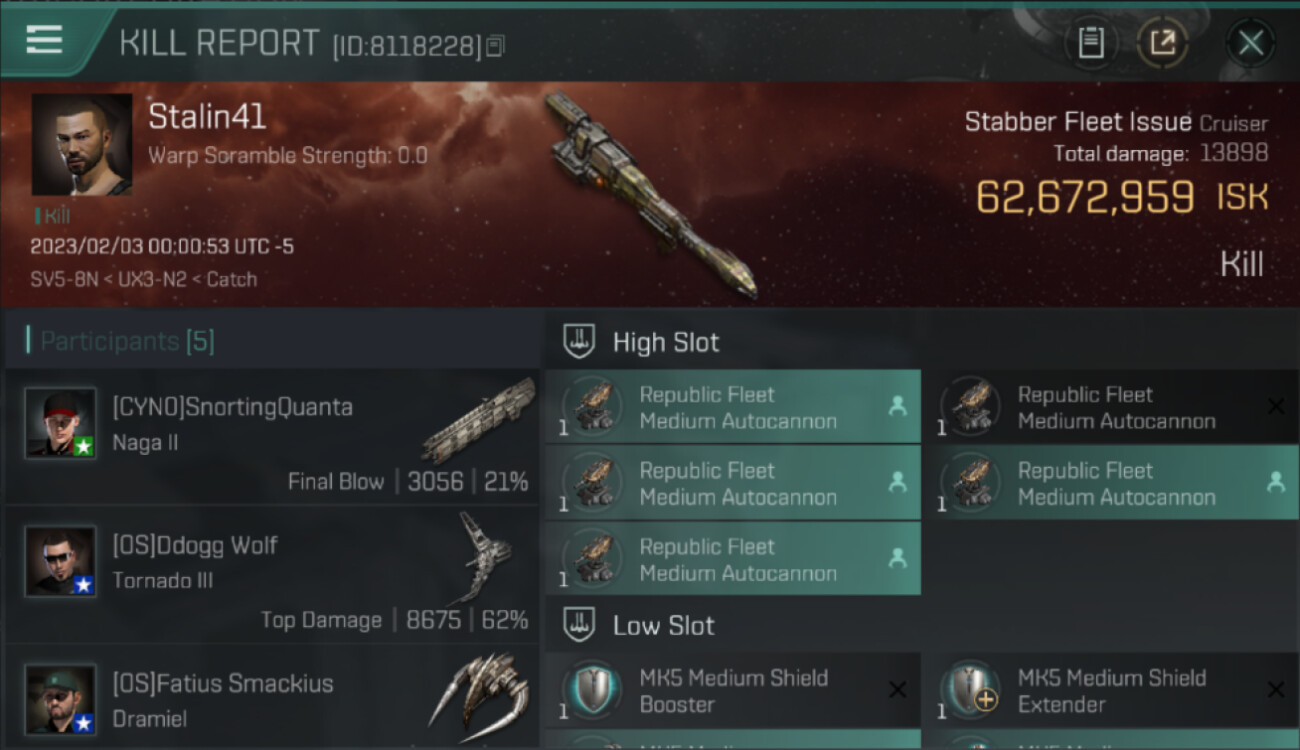The height and width of the screenshot is (750, 1300).
Task: Copy the kill report ID
Action: click(496, 45)
